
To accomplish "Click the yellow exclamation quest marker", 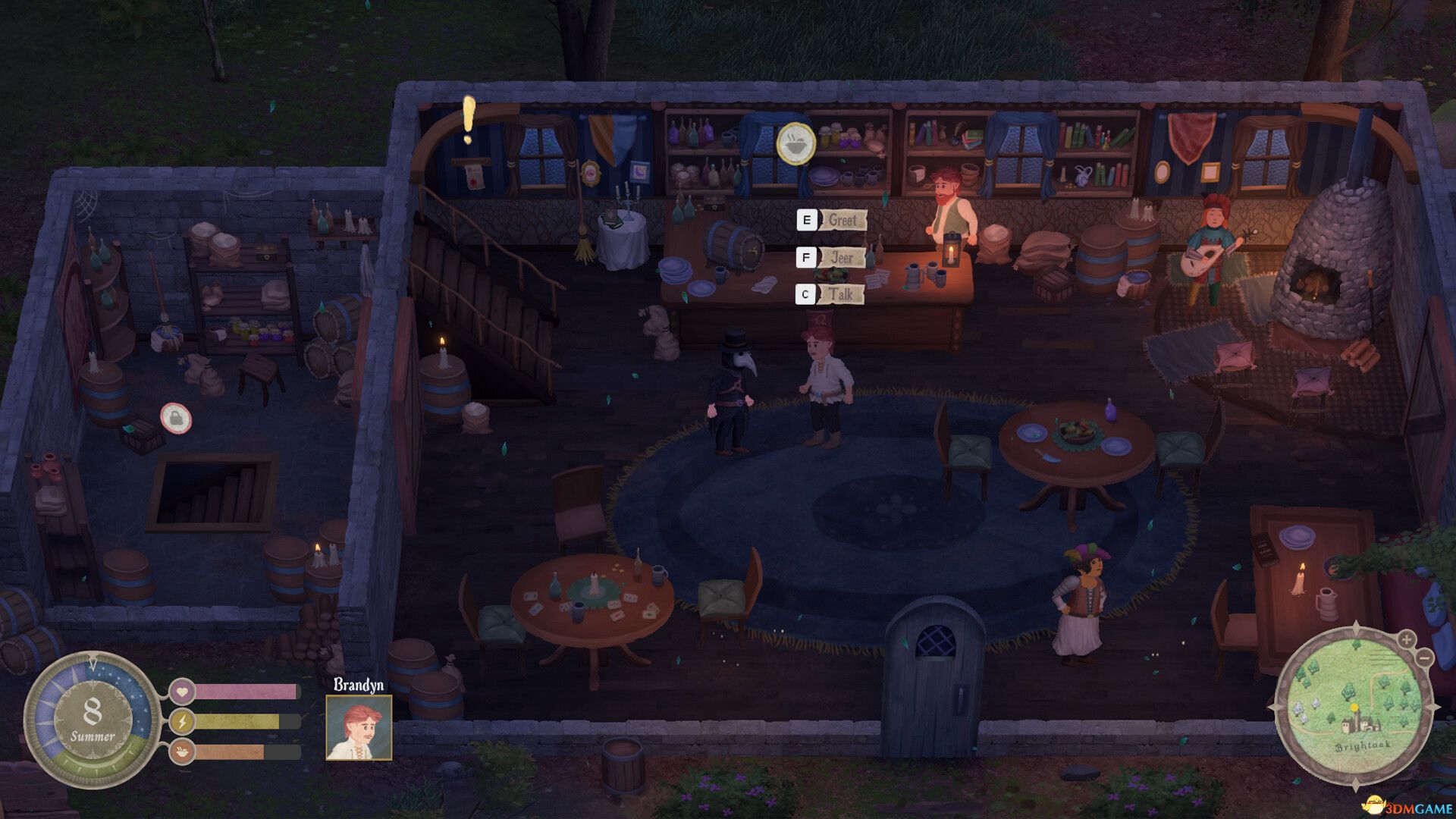I will coord(469,120).
